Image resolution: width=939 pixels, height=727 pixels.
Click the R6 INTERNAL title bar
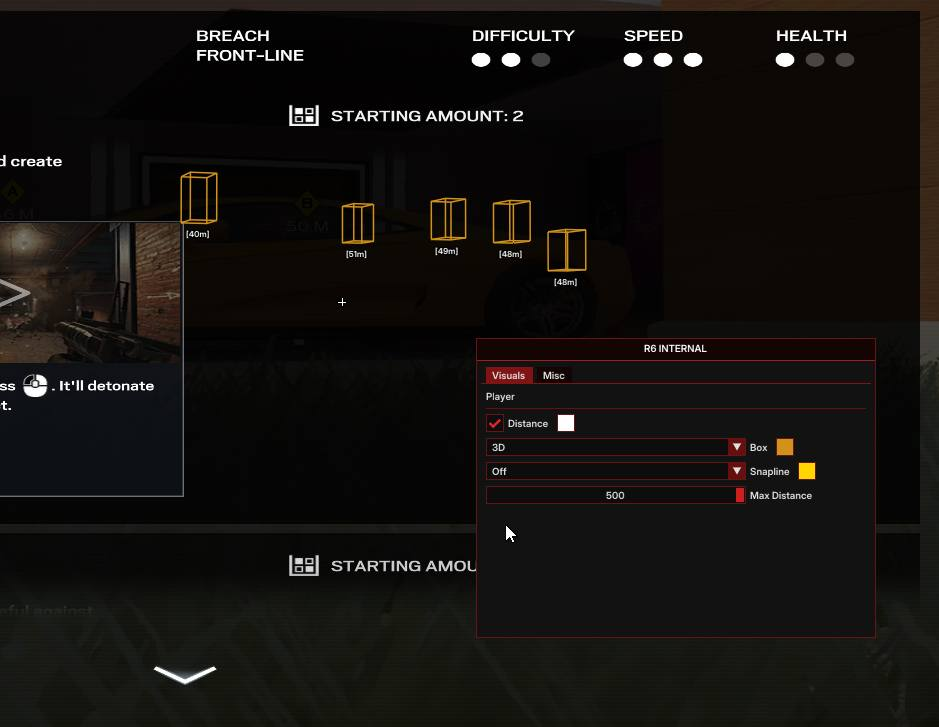[675, 349]
